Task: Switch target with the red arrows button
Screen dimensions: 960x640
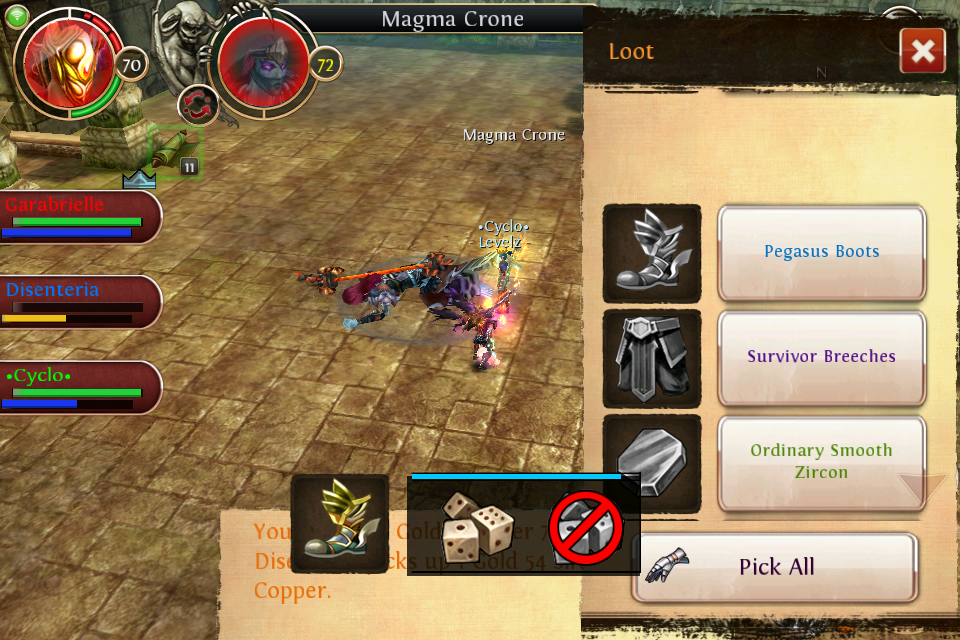Action: click(198, 105)
